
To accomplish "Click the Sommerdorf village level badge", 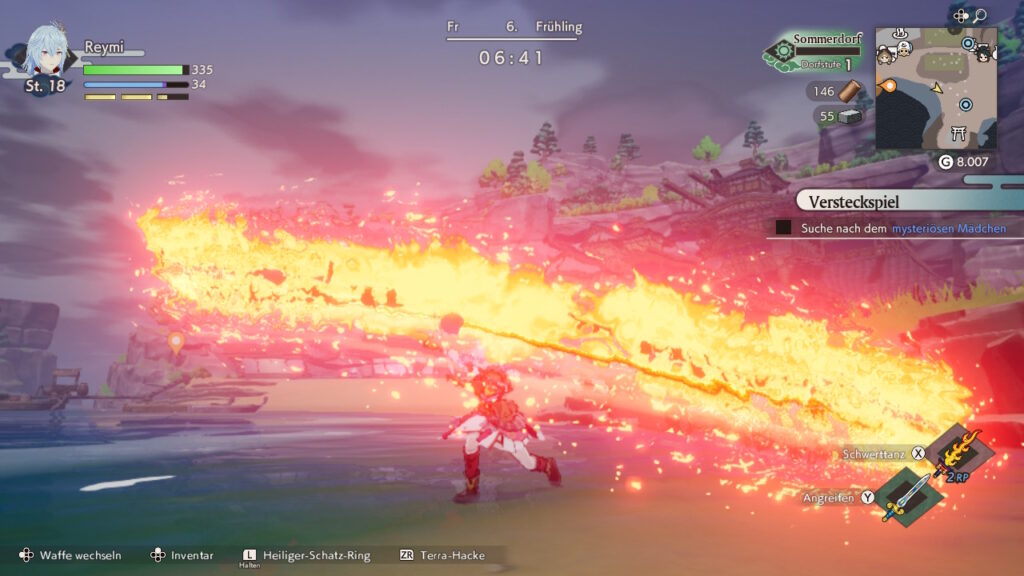I will point(783,53).
